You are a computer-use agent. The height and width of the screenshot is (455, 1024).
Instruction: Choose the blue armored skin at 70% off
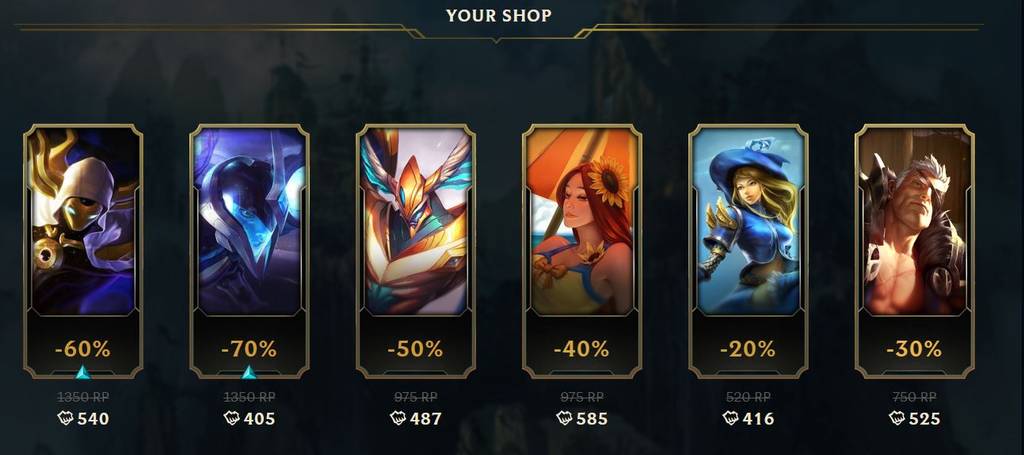[249, 222]
